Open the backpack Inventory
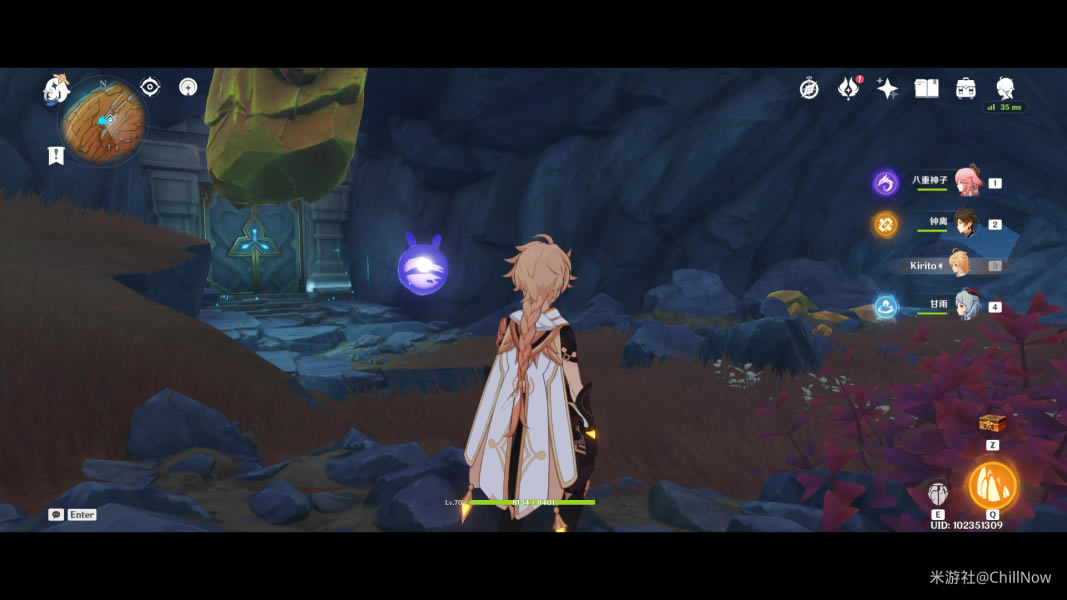 (966, 88)
